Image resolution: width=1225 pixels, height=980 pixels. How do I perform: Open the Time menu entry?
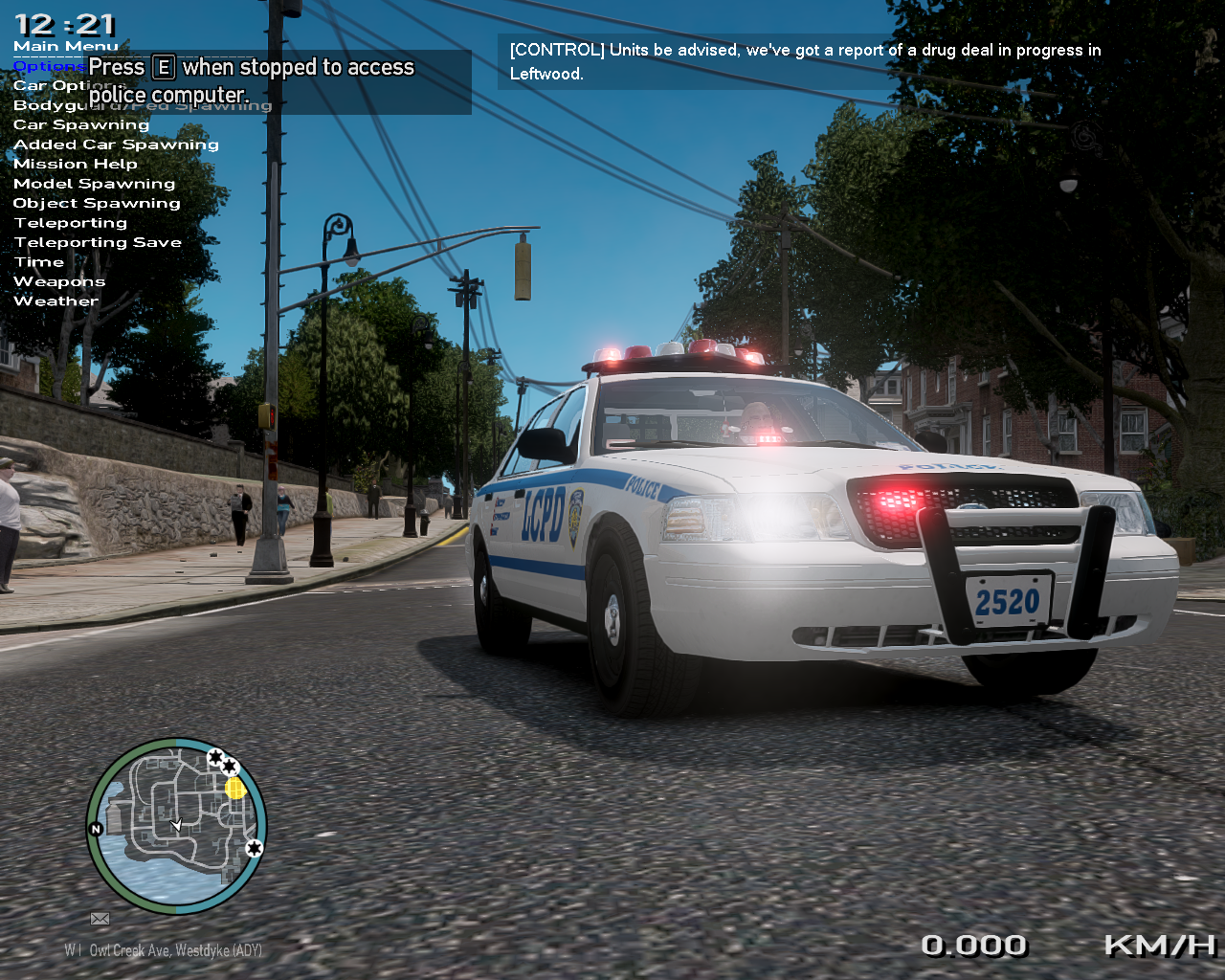pyautogui.click(x=39, y=262)
